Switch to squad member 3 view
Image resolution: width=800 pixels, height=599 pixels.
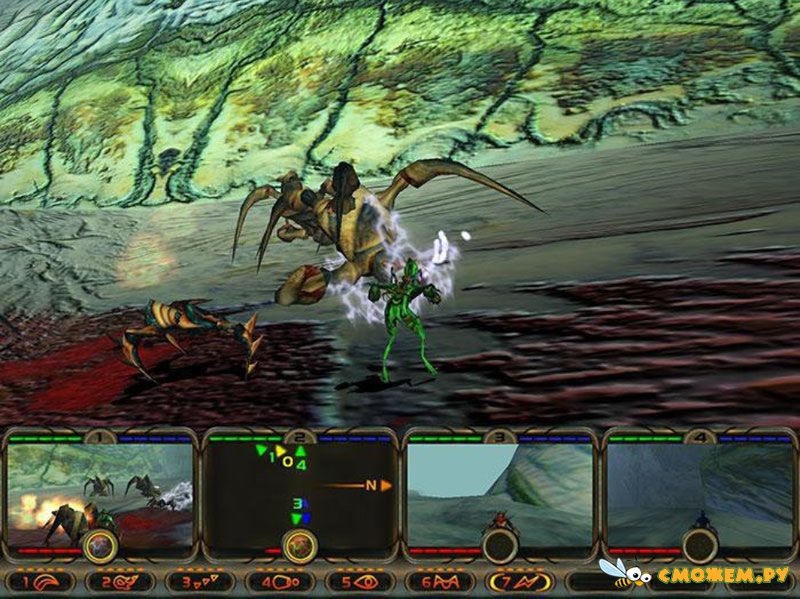(x=498, y=490)
